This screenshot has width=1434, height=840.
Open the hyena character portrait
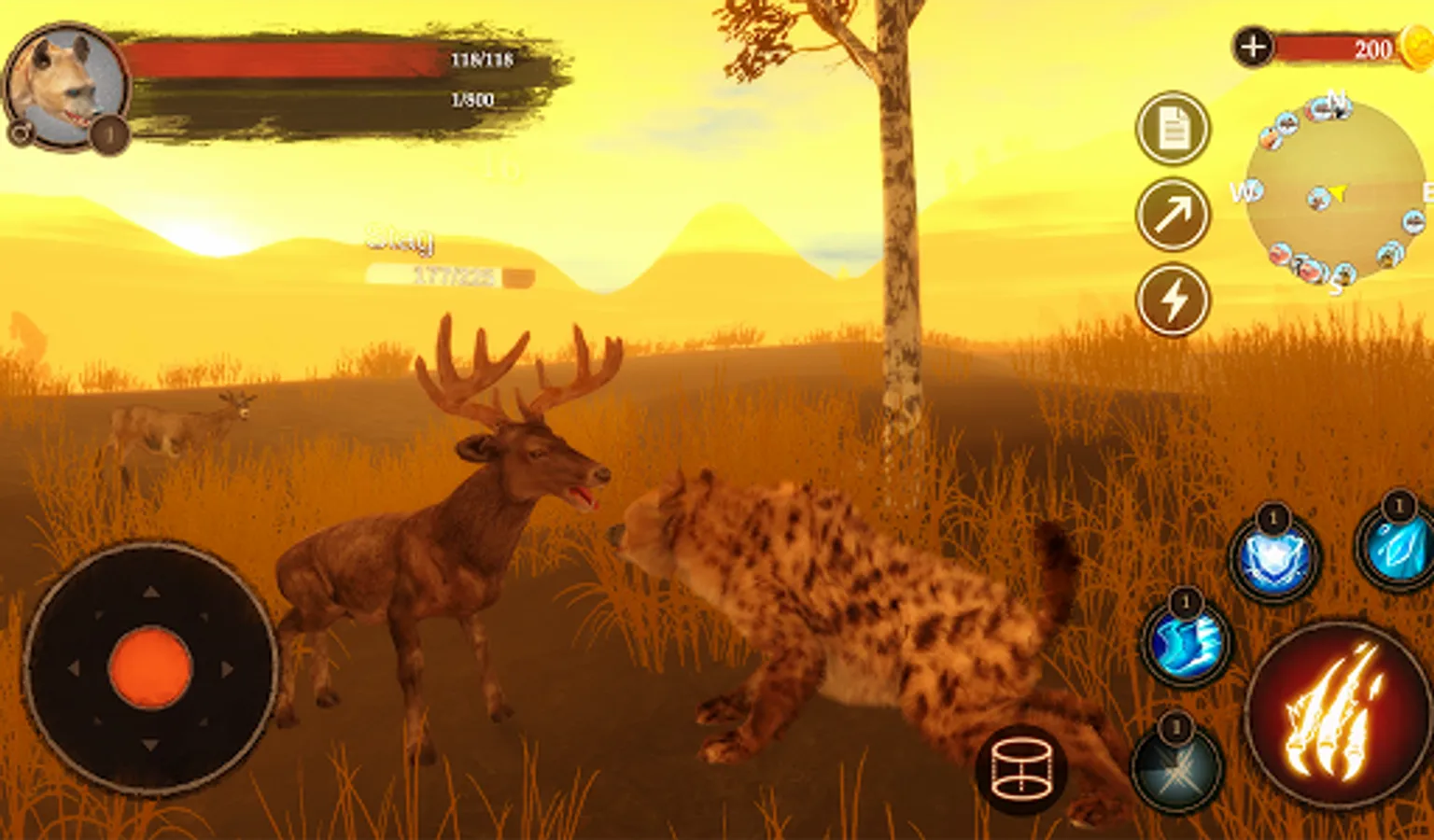[65, 86]
